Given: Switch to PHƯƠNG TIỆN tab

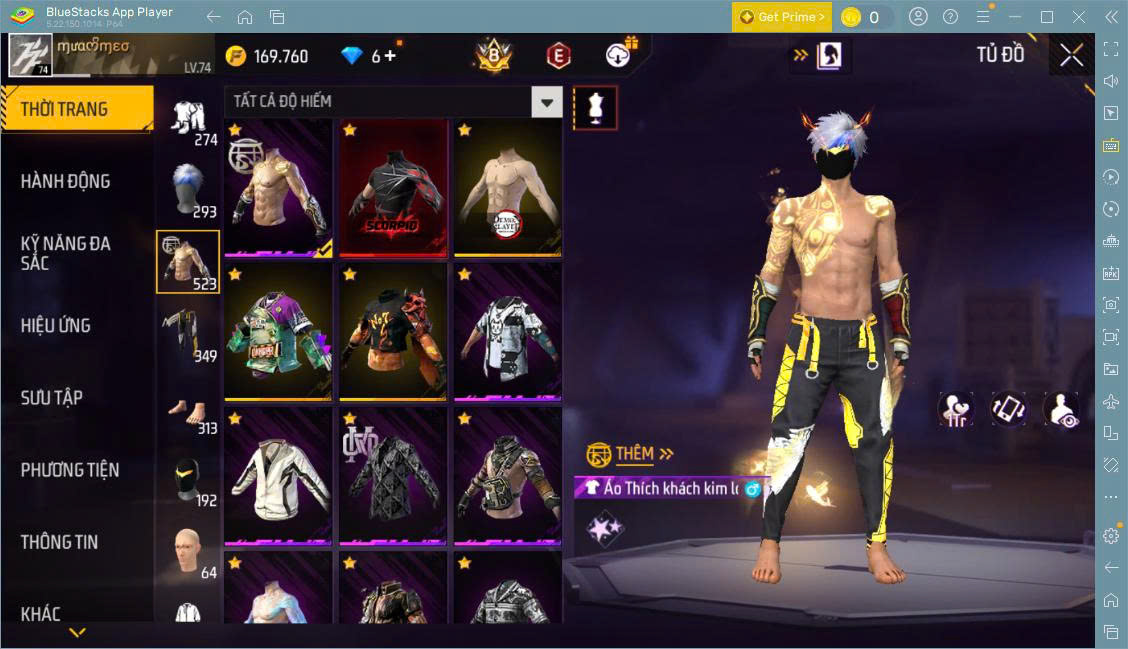Looking at the screenshot, I should 70,469.
